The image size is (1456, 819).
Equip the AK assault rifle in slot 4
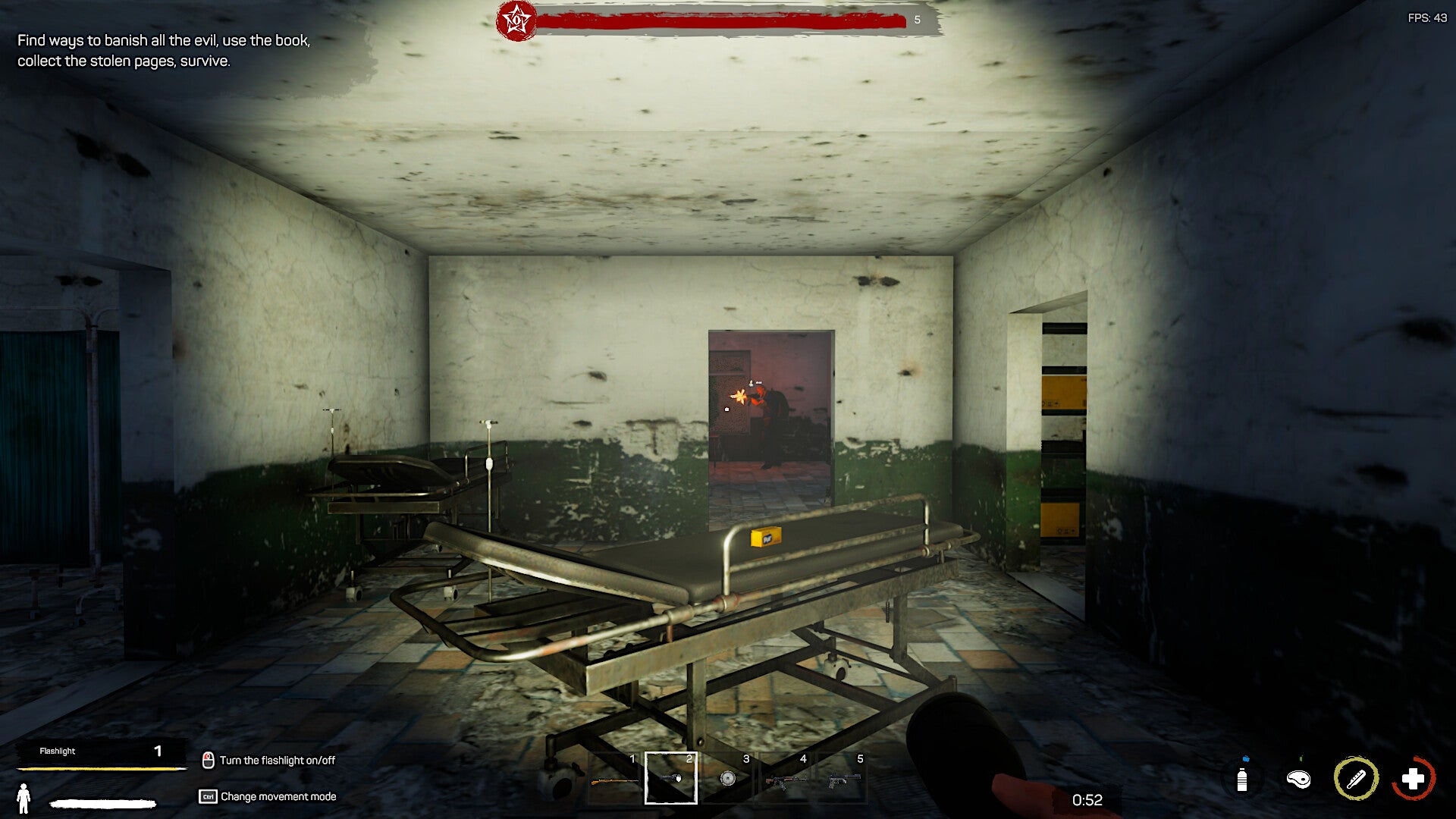tap(784, 778)
